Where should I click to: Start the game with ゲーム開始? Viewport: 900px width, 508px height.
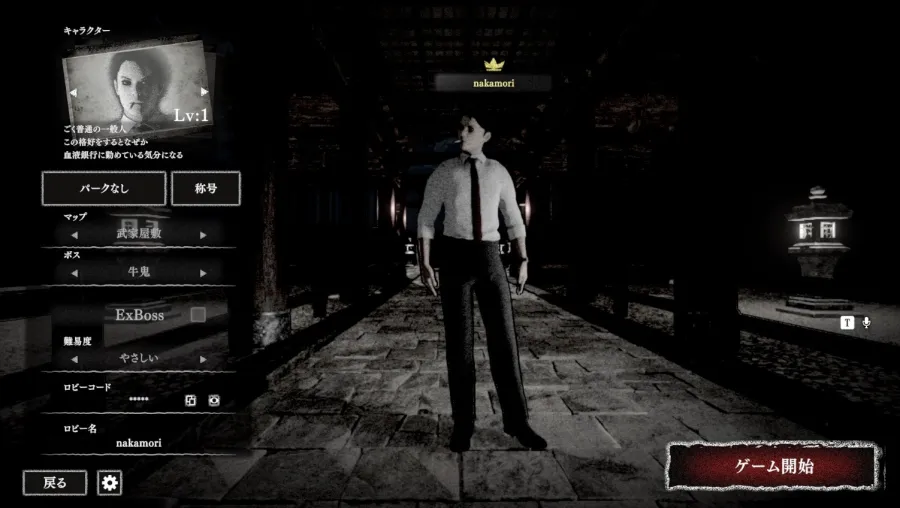(x=774, y=466)
